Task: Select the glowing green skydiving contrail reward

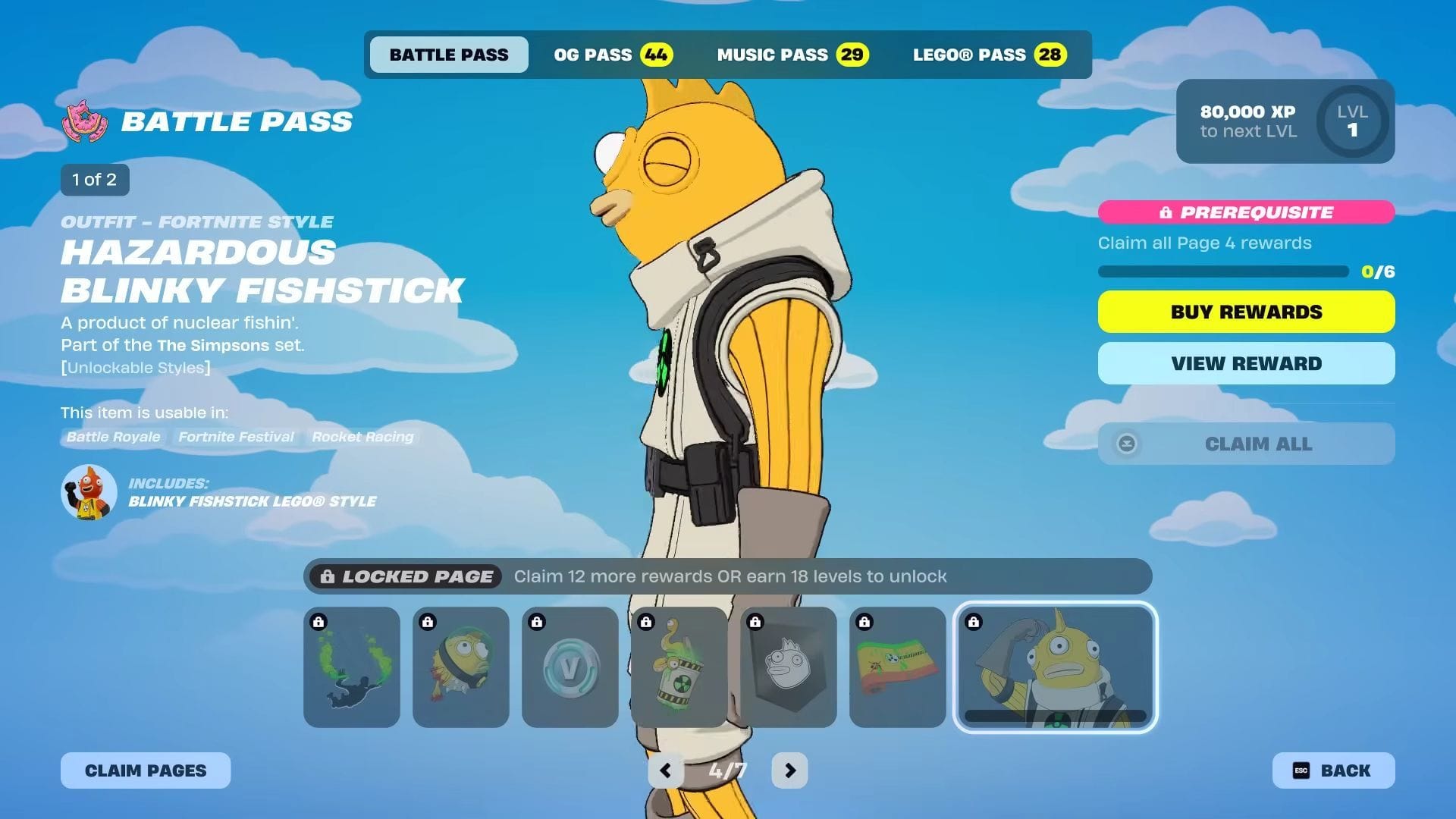Action: coord(352,667)
